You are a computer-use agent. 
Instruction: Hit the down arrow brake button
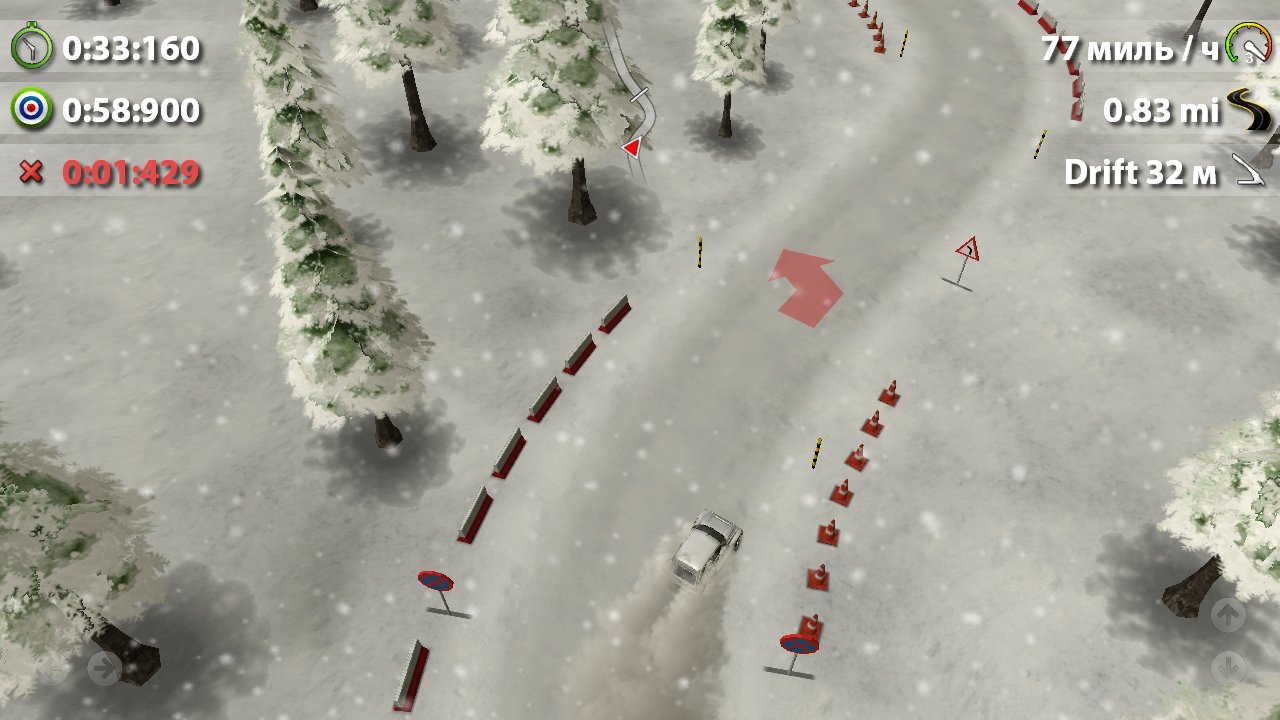click(x=1228, y=667)
